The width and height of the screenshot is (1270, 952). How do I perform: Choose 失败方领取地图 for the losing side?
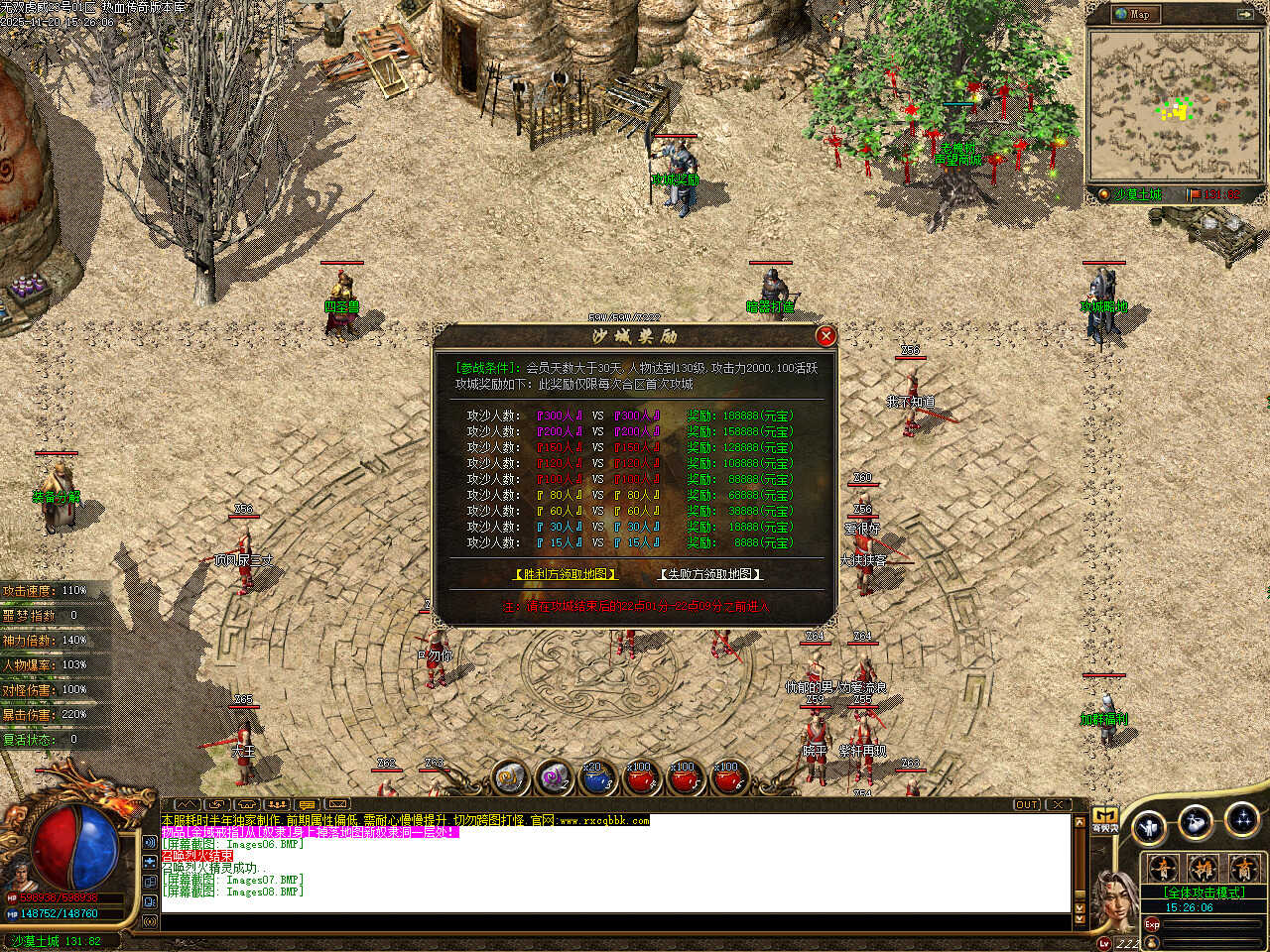(x=710, y=574)
